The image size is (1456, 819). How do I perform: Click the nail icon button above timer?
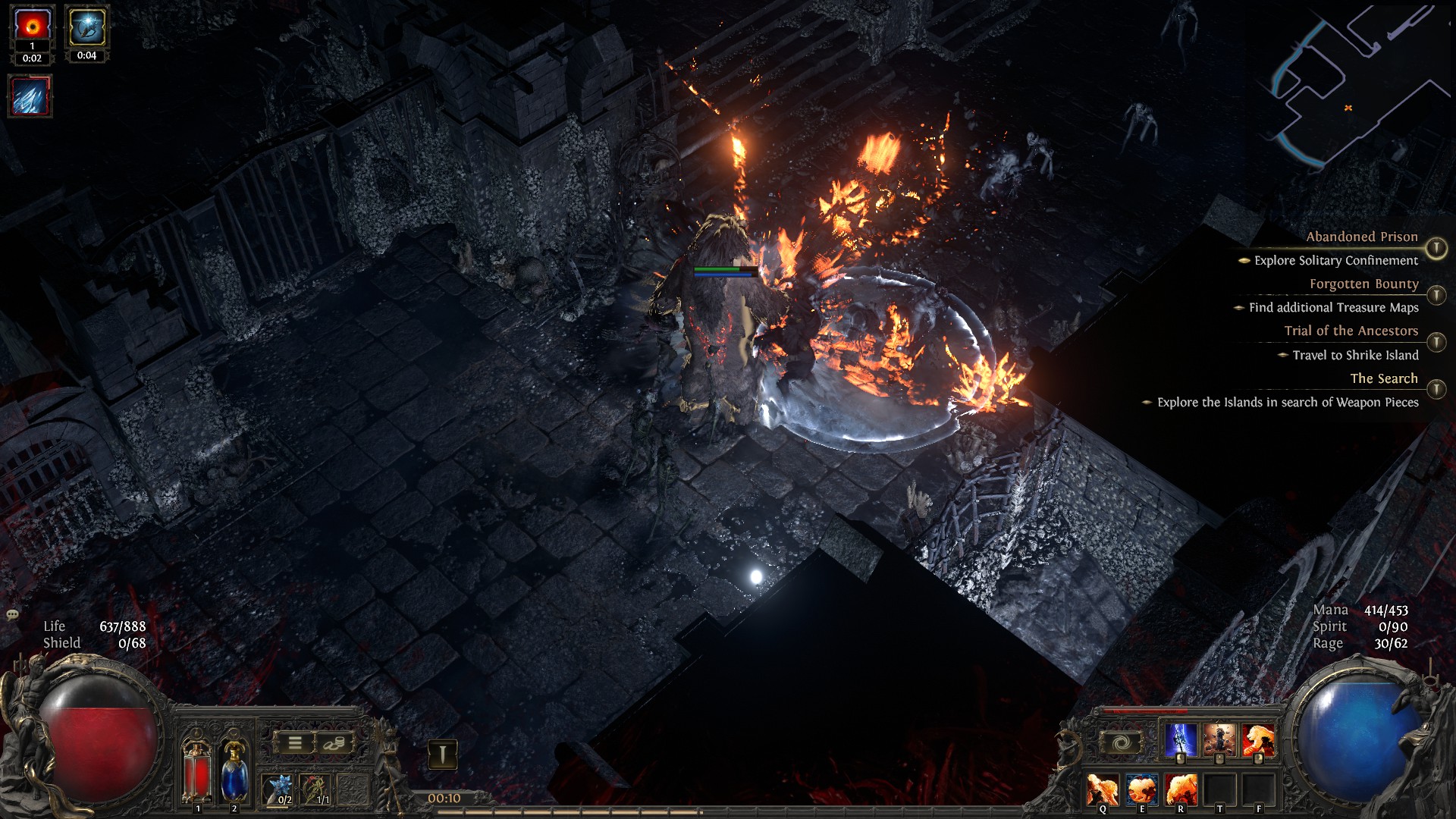[442, 754]
